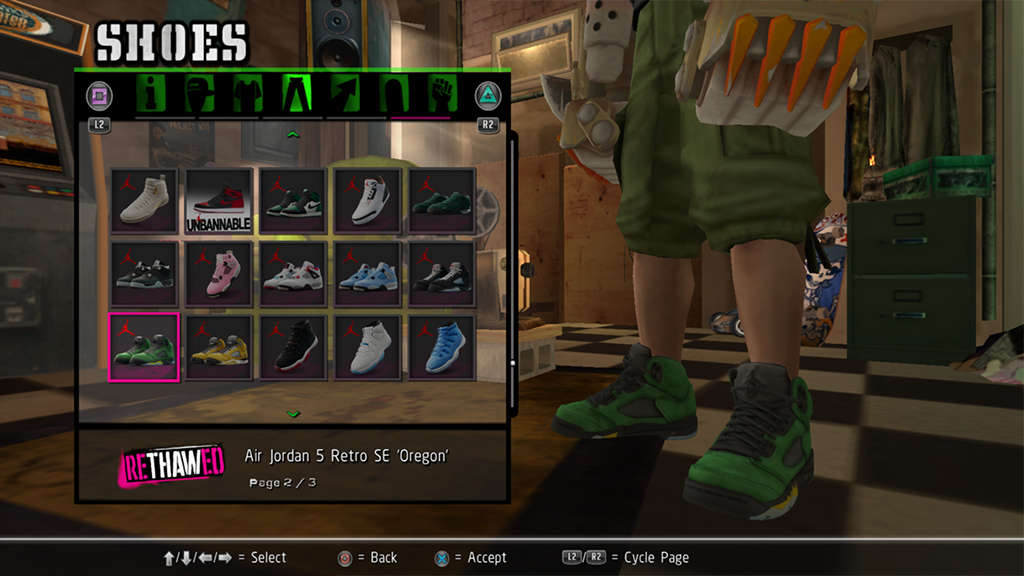Pick the cream white high-top sneaker
The image size is (1024, 576).
point(144,201)
